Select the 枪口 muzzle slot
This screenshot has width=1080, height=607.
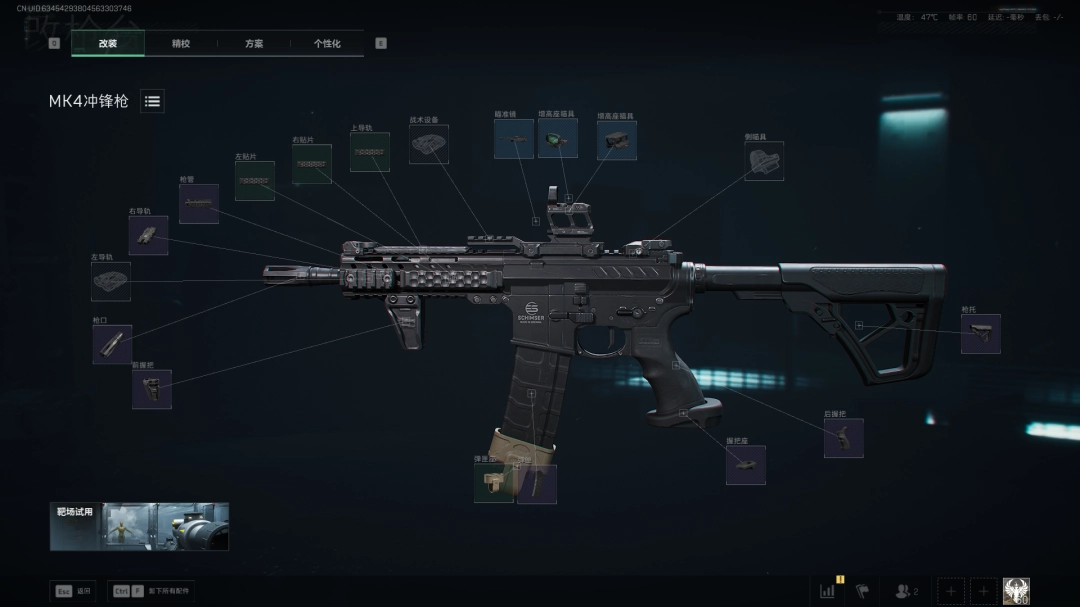click(x=112, y=344)
